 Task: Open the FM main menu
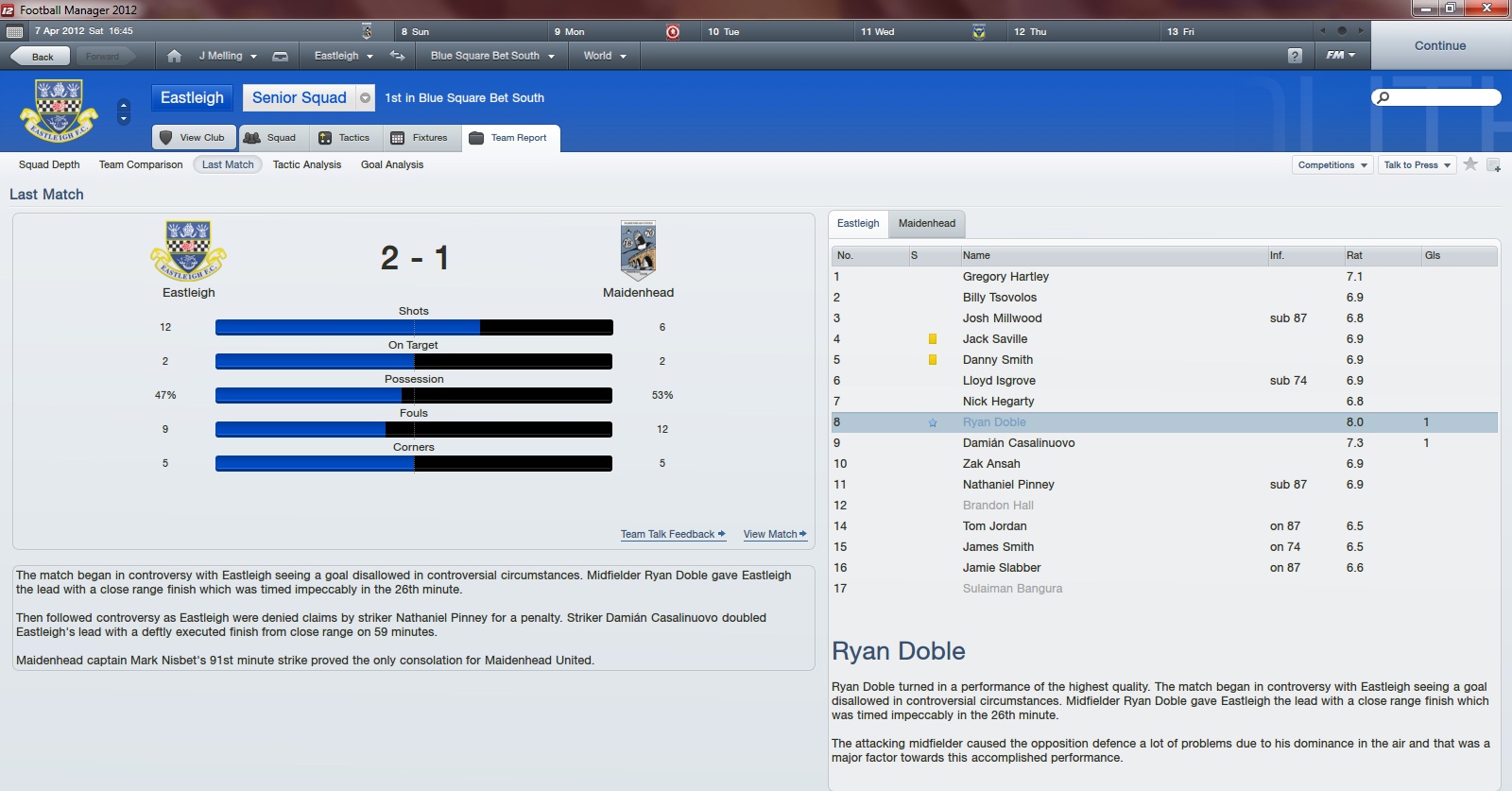click(x=1340, y=56)
